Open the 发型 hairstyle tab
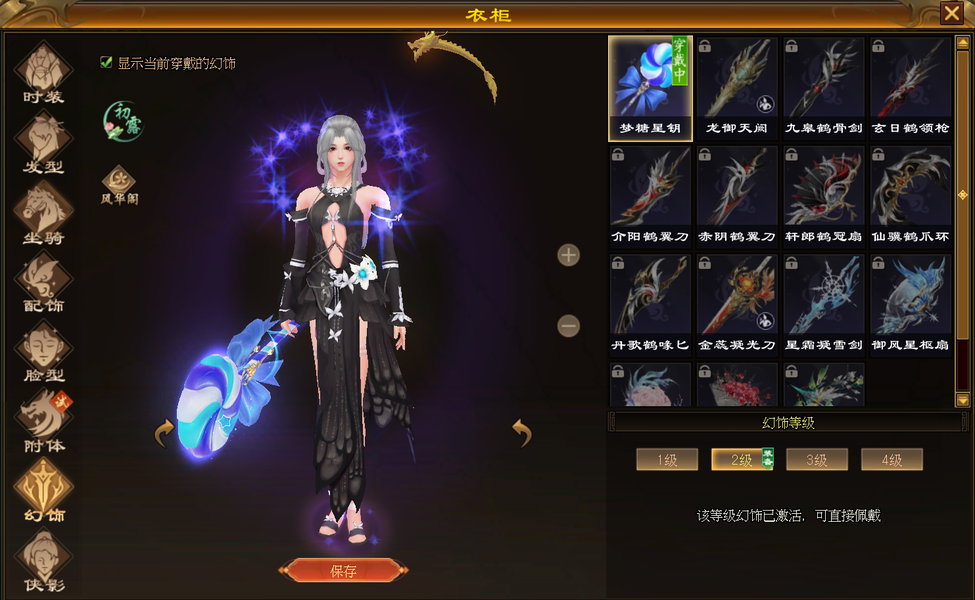 tap(43, 143)
